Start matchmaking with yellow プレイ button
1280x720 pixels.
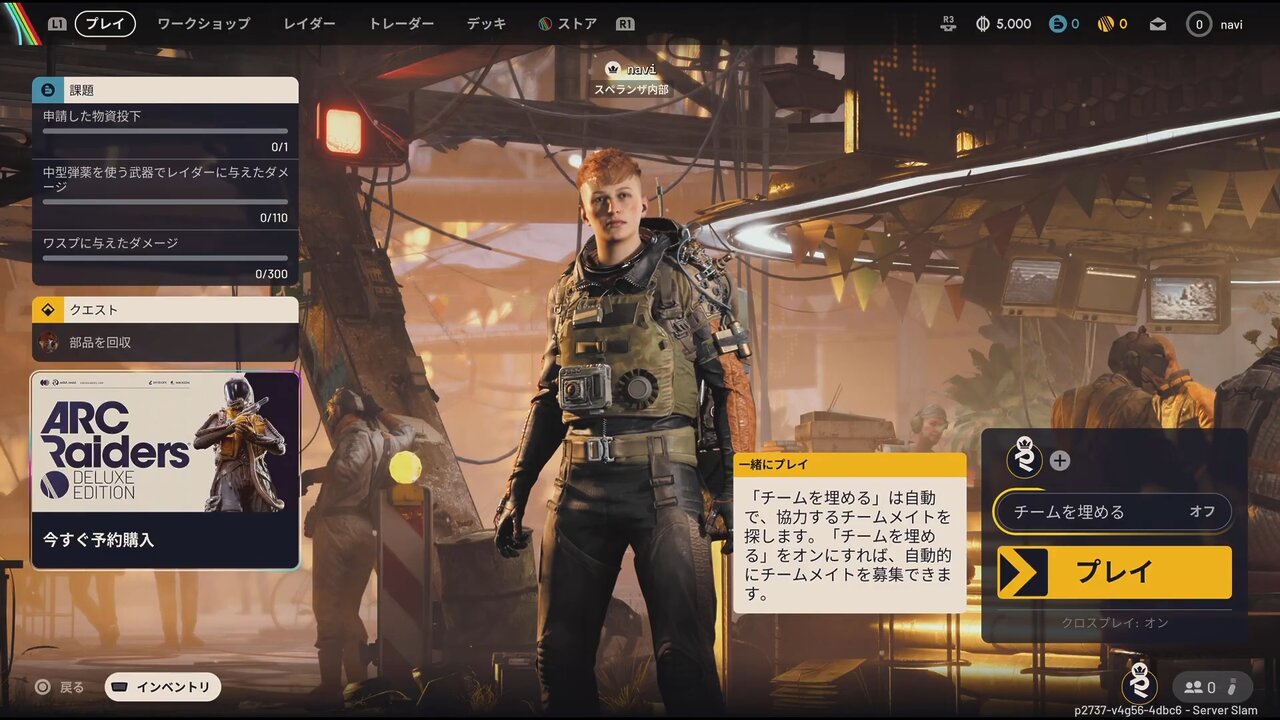point(1114,572)
